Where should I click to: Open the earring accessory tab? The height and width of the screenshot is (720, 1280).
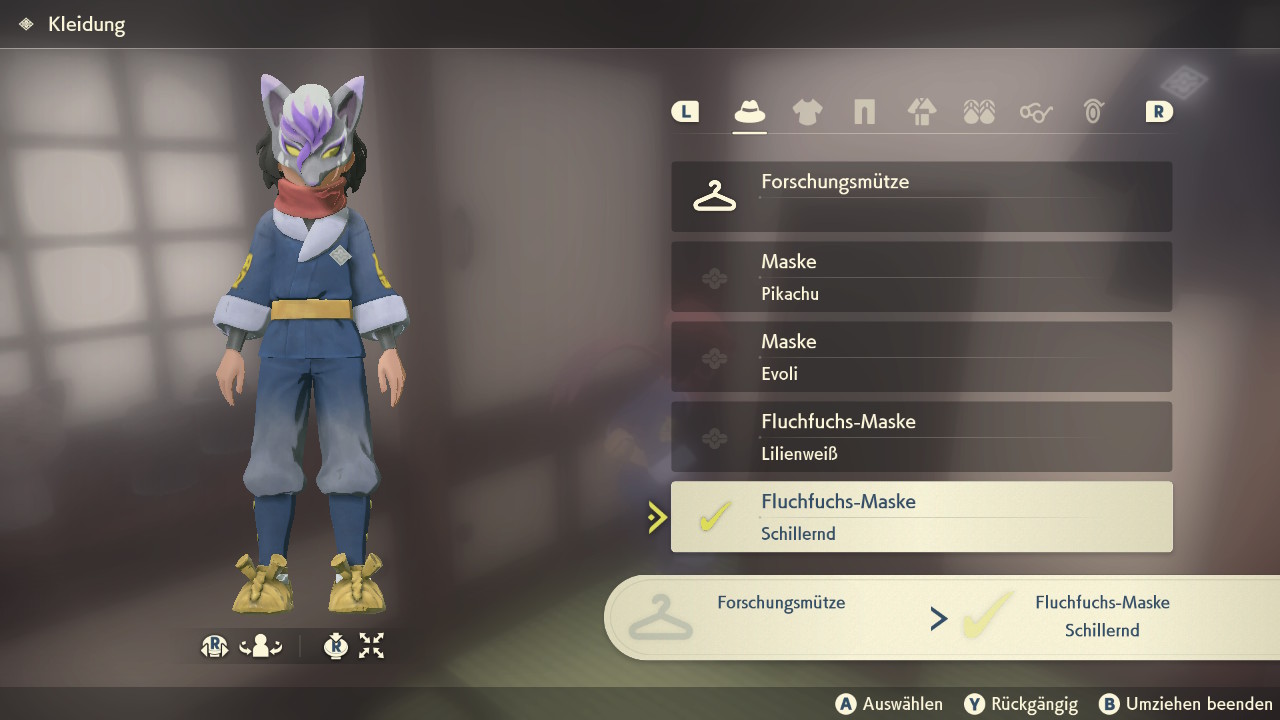click(1093, 112)
